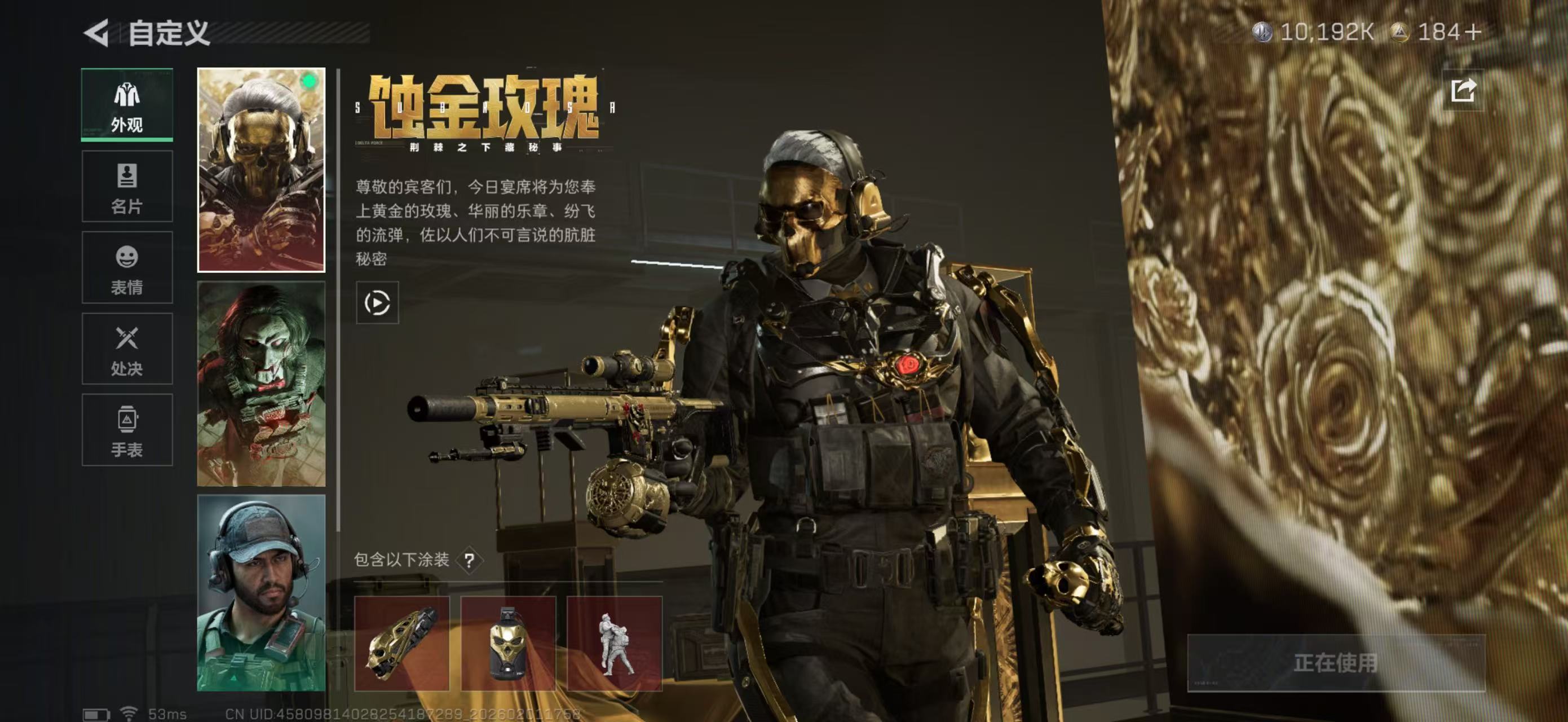Select the 处决 execution section
Viewport: 1568px width, 722px height.
pos(127,349)
